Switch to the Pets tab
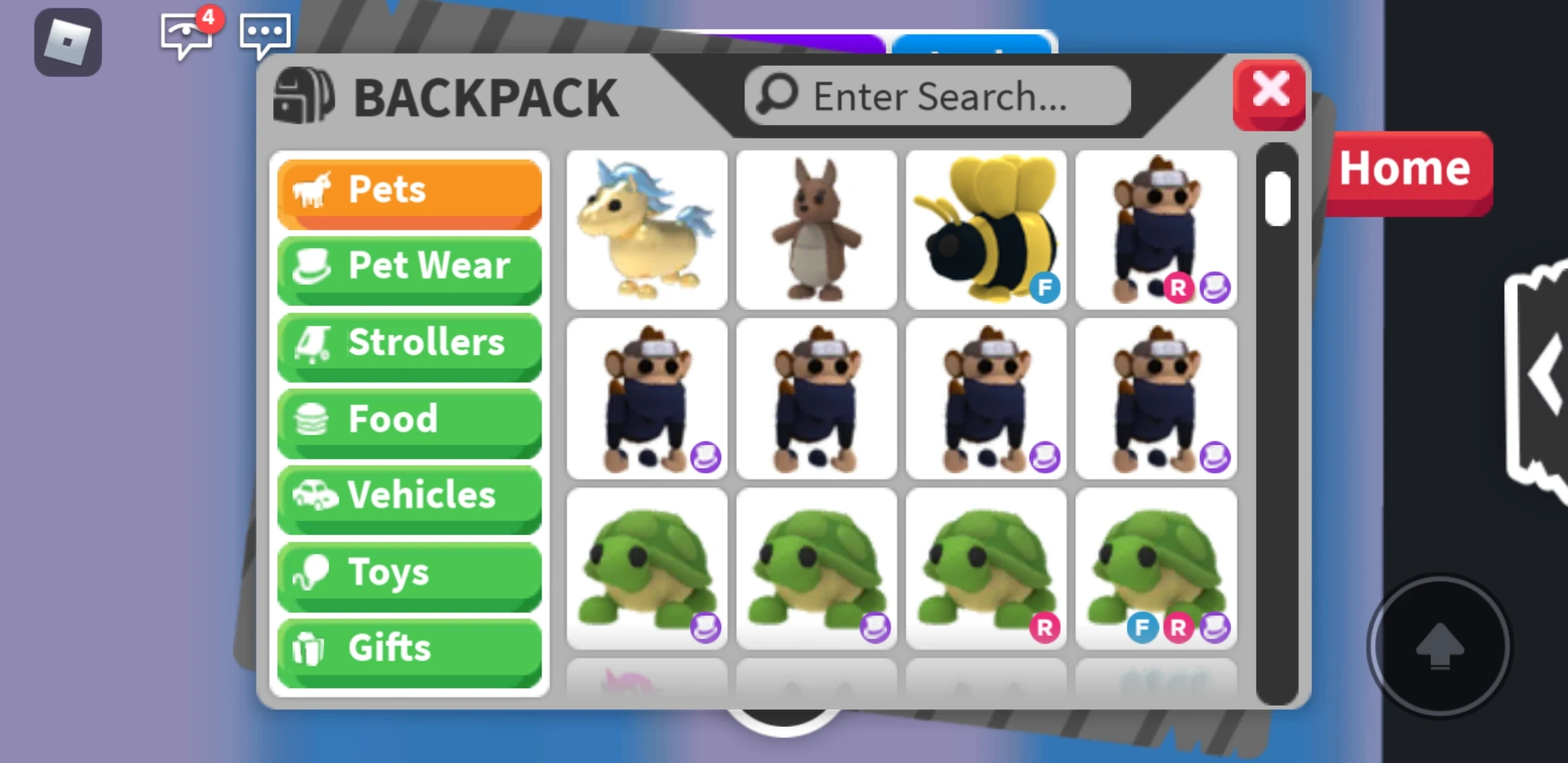Viewport: 1568px width, 763px height. (x=409, y=189)
